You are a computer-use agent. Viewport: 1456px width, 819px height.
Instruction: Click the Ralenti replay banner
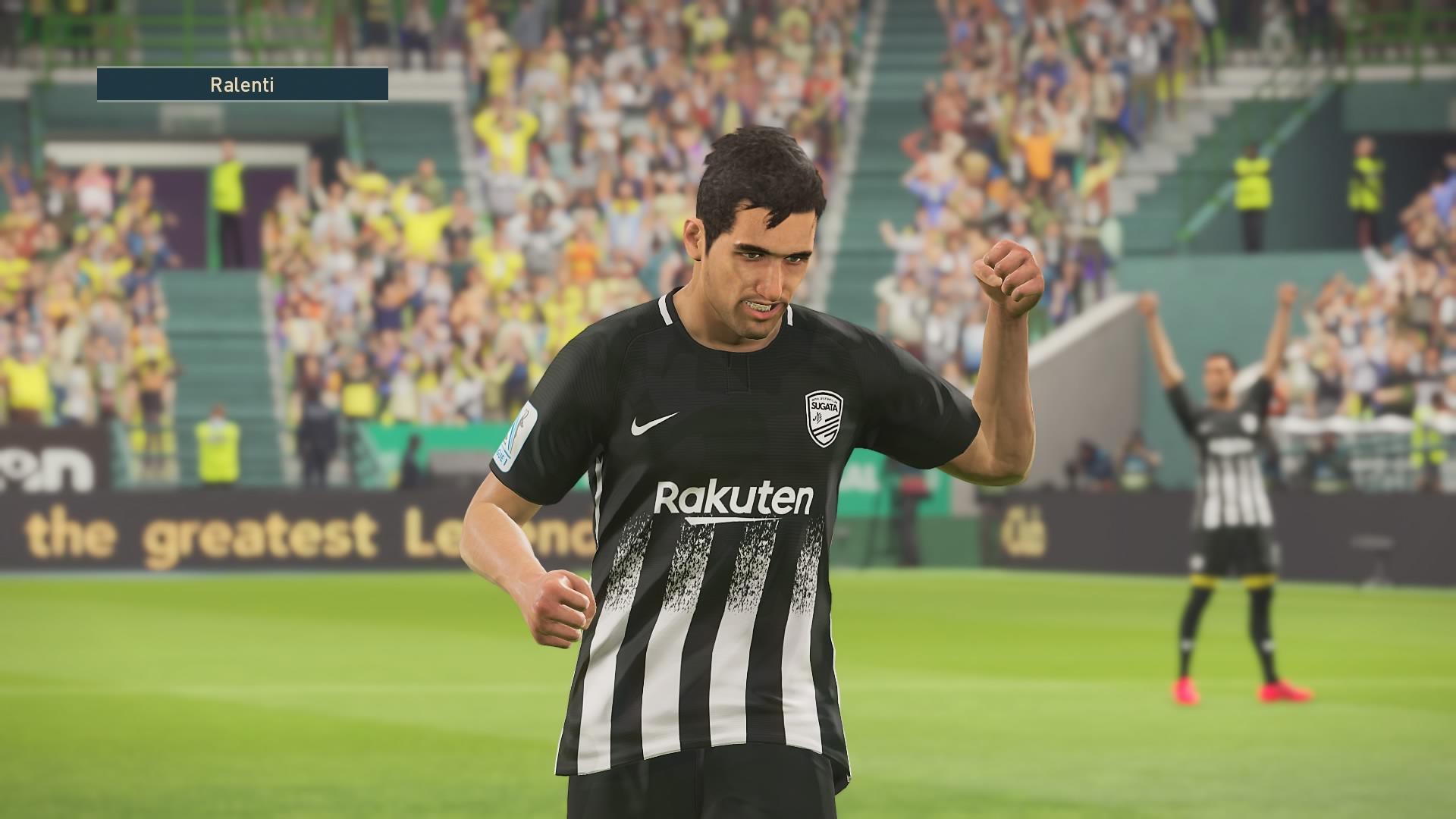point(243,85)
